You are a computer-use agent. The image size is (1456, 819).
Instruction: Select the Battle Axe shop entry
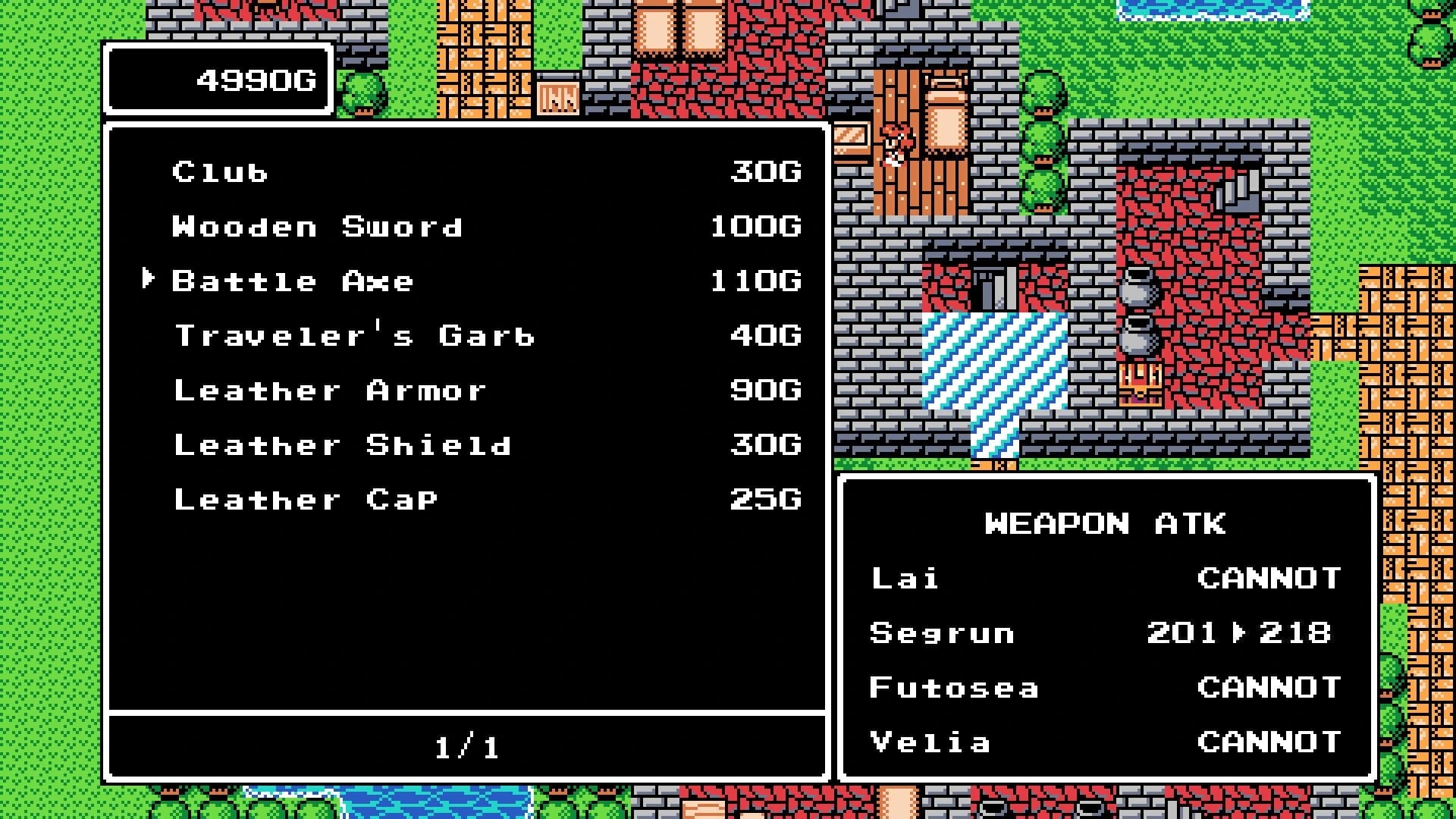pyautogui.click(x=292, y=281)
